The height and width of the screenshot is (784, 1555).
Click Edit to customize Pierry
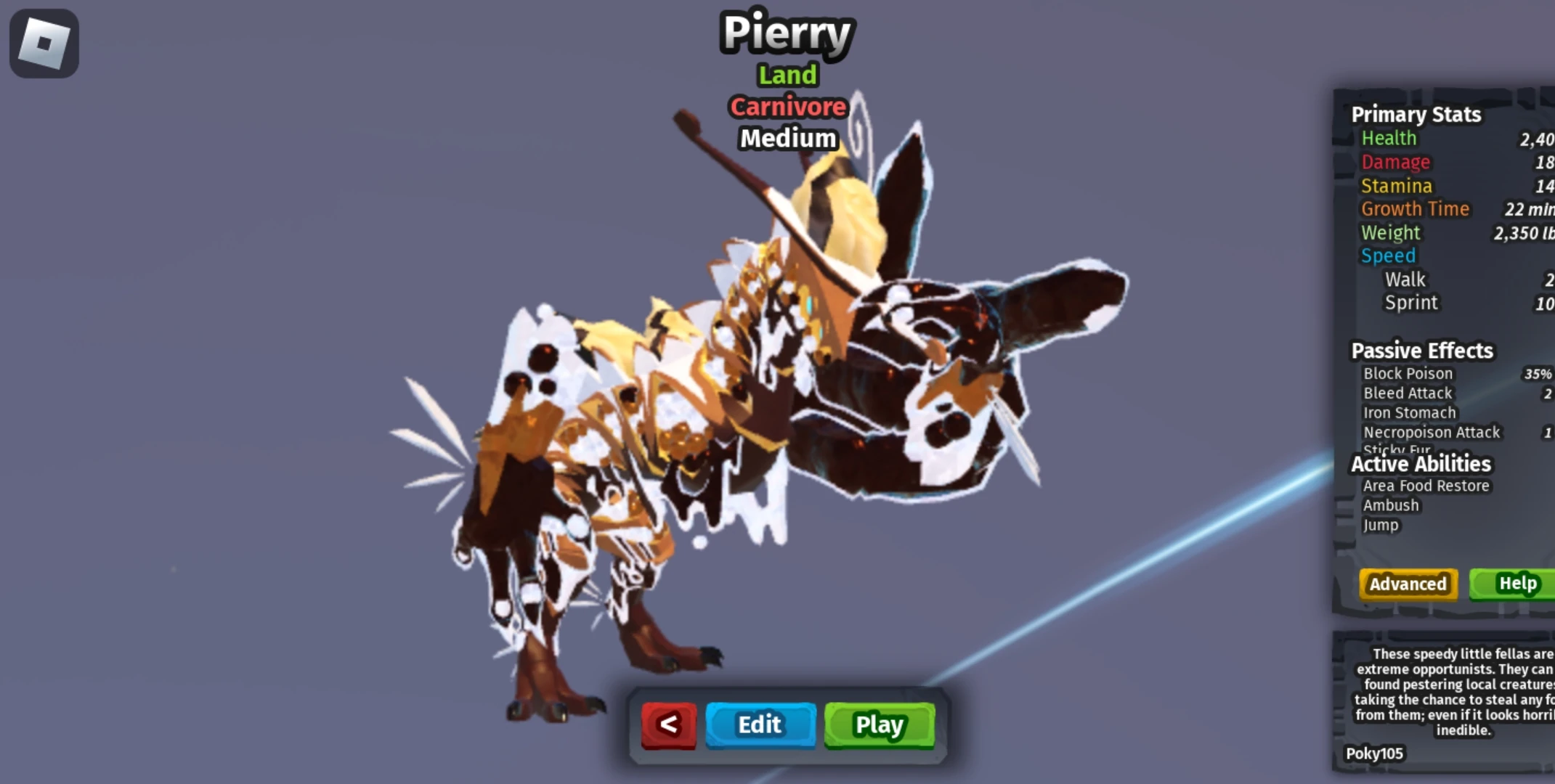pos(760,724)
